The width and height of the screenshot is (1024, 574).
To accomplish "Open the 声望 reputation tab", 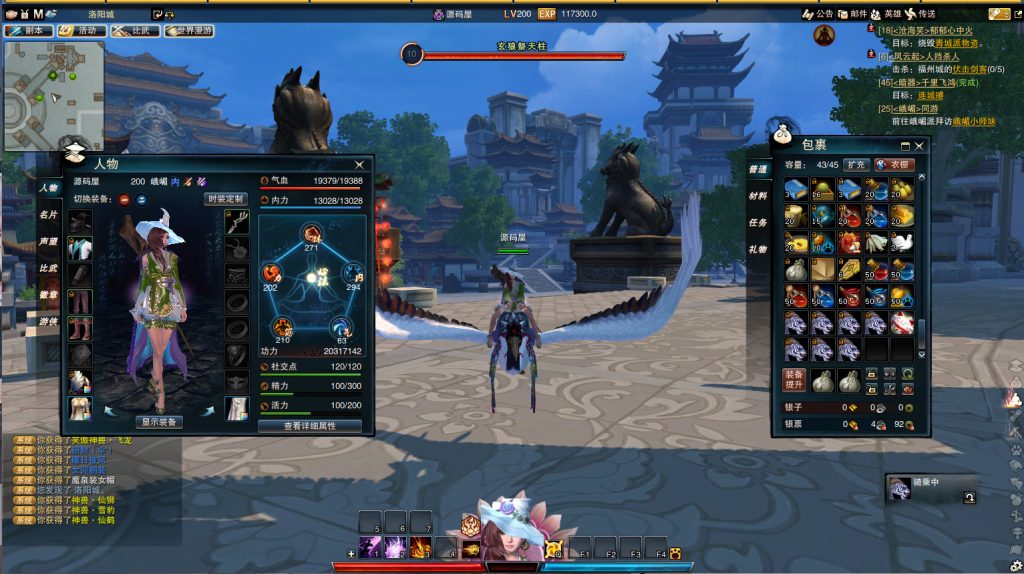I will [x=48, y=242].
